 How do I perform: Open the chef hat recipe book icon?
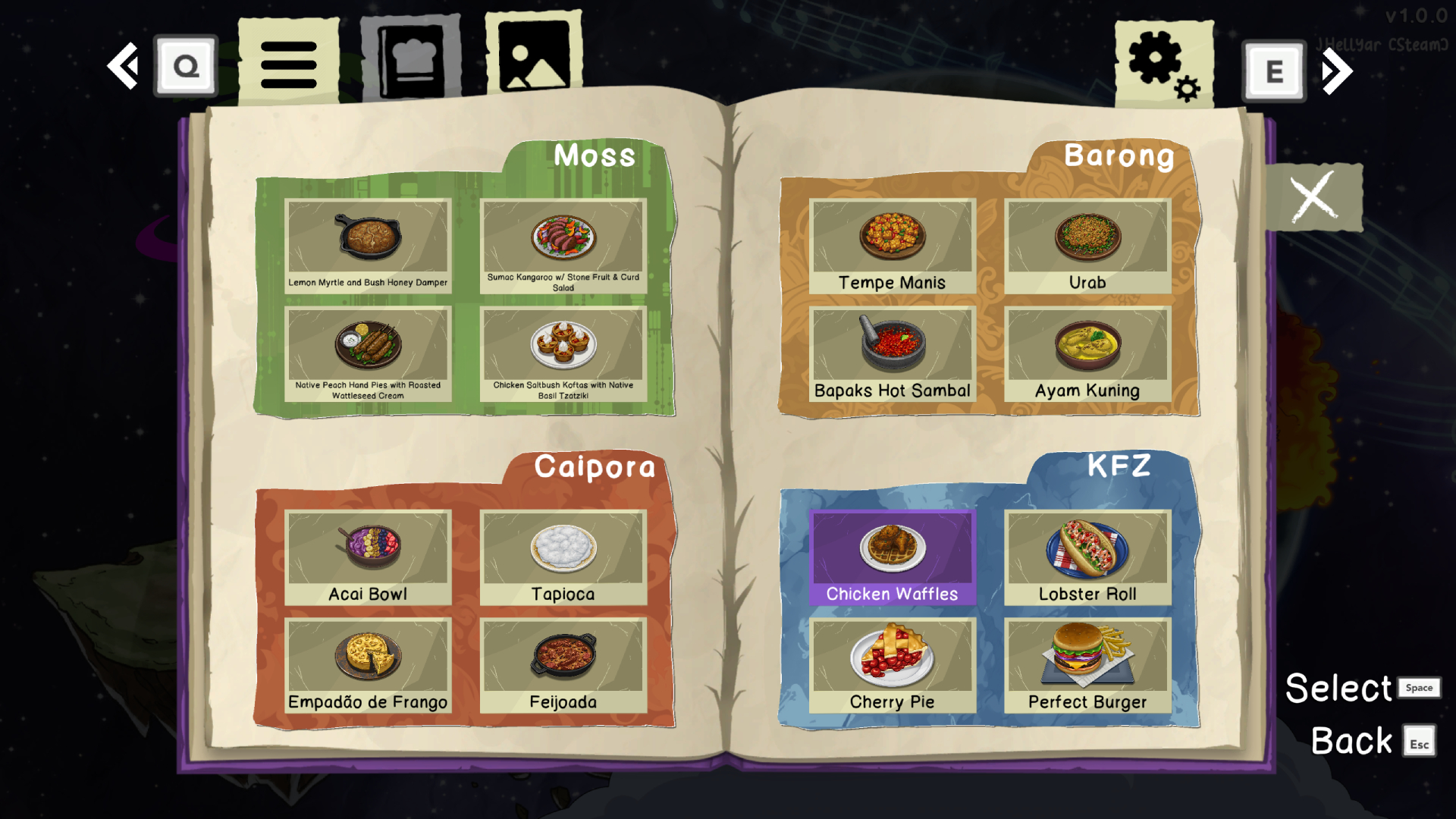pyautogui.click(x=413, y=57)
